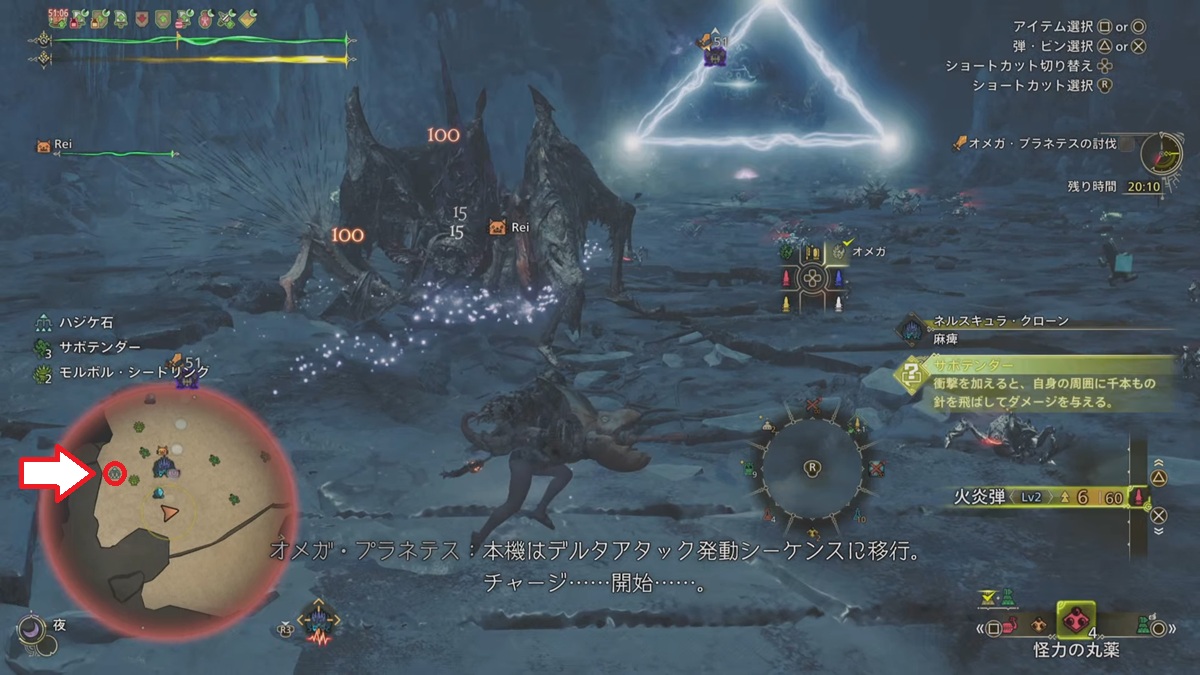Click the red-circled marker on the minimap

tap(115, 473)
